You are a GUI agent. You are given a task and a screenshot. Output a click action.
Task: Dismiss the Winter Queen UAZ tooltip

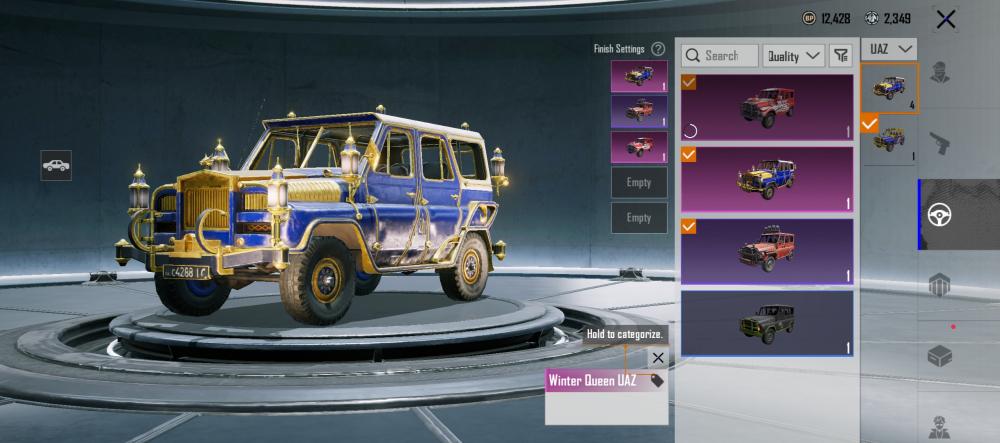[x=657, y=358]
